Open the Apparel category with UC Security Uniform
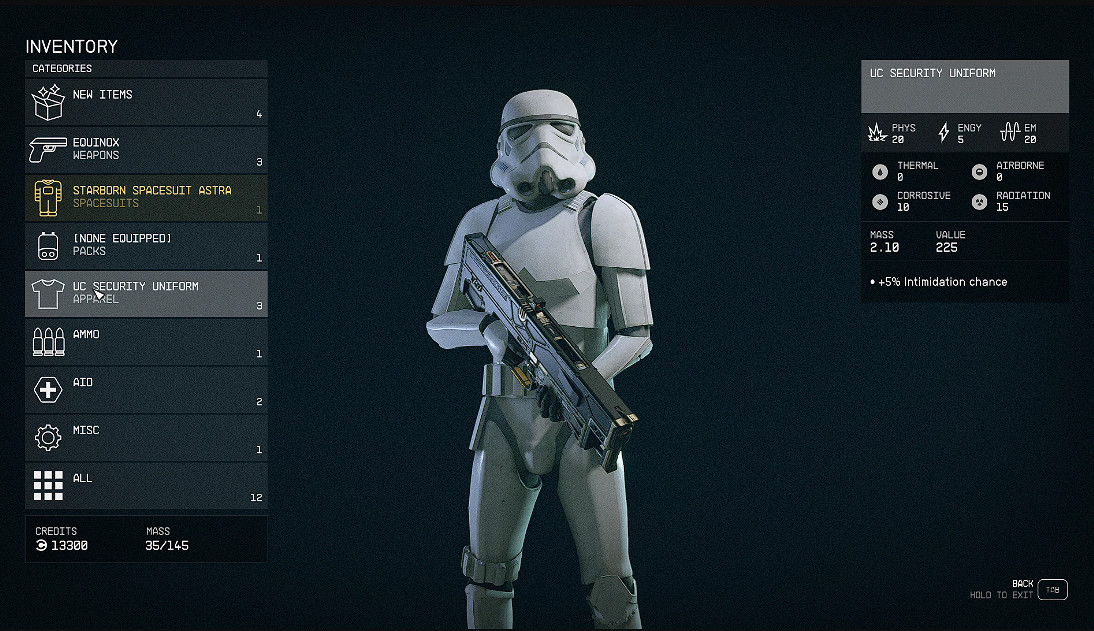This screenshot has height=631, width=1094. click(146, 294)
